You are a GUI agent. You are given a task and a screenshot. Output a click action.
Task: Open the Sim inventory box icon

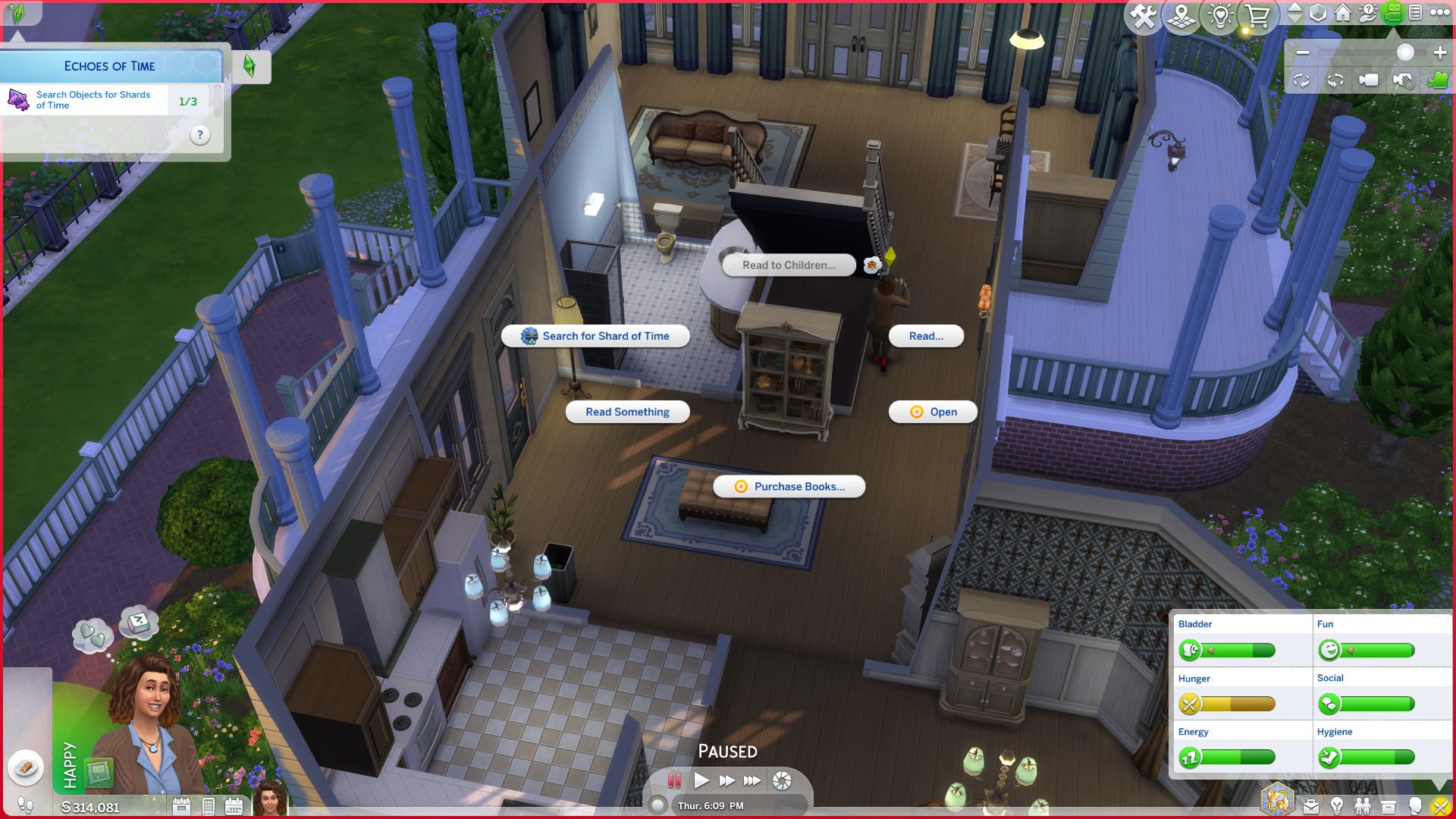[x=1389, y=806]
